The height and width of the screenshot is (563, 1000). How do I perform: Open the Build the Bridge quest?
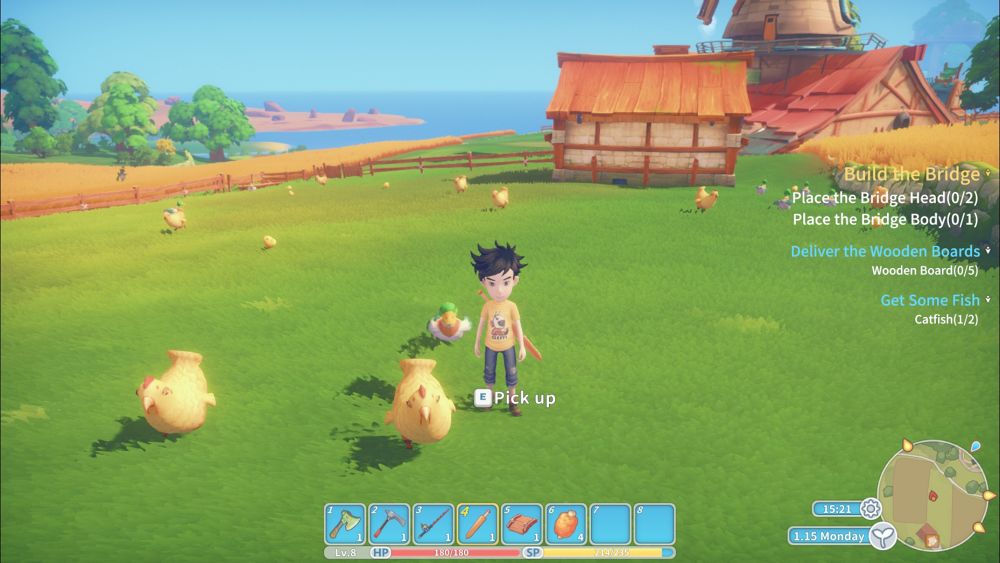click(x=911, y=174)
